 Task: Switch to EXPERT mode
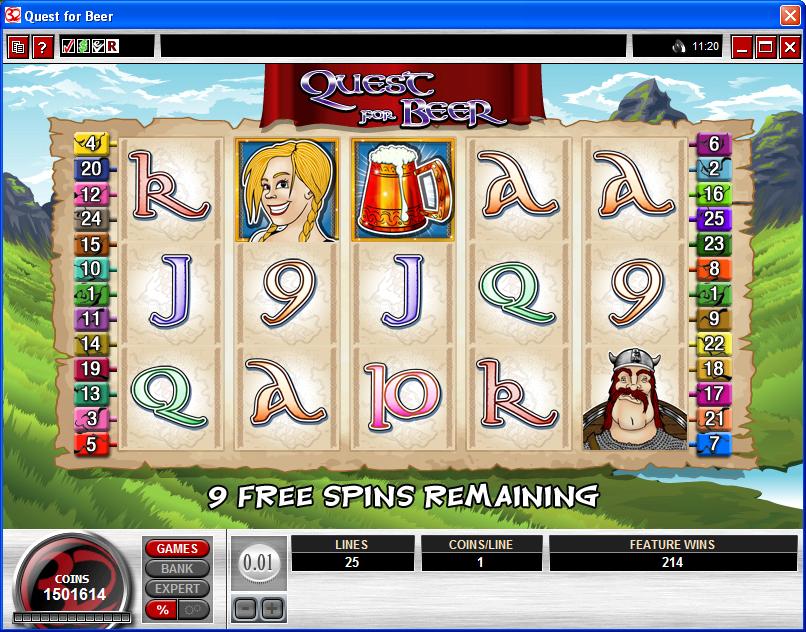[x=177, y=589]
